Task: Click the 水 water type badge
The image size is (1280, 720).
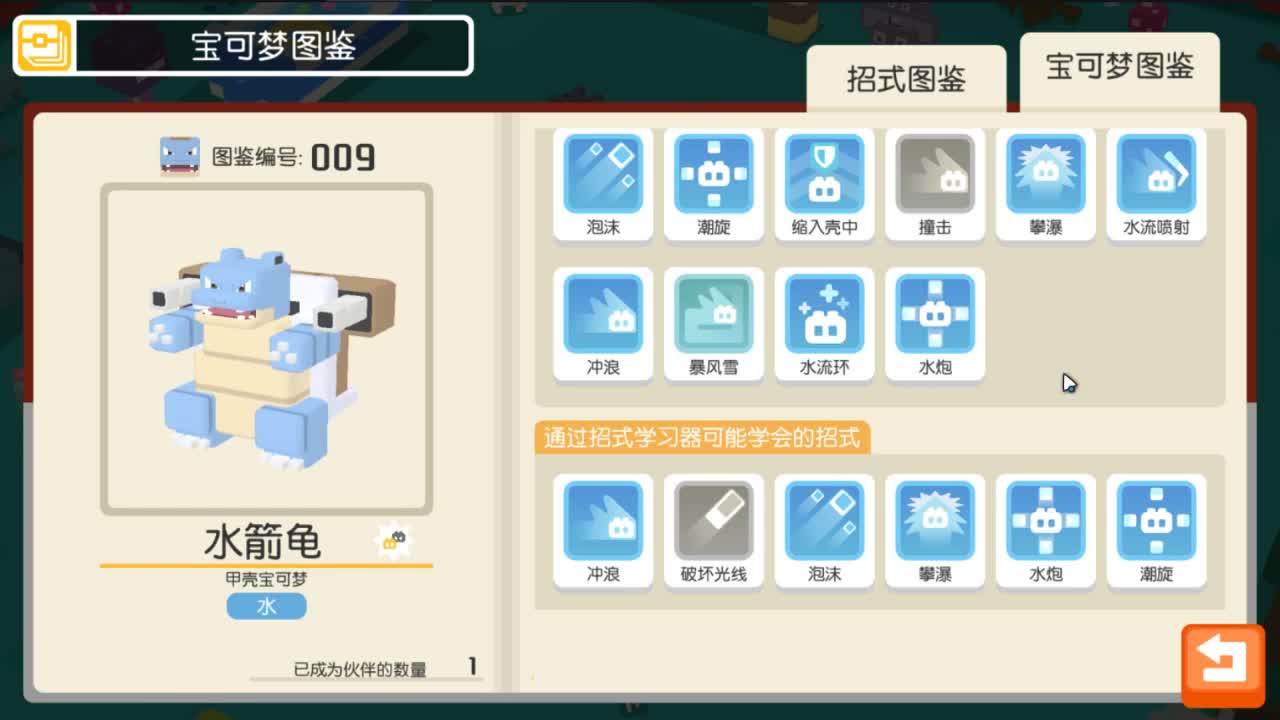Action: point(266,606)
